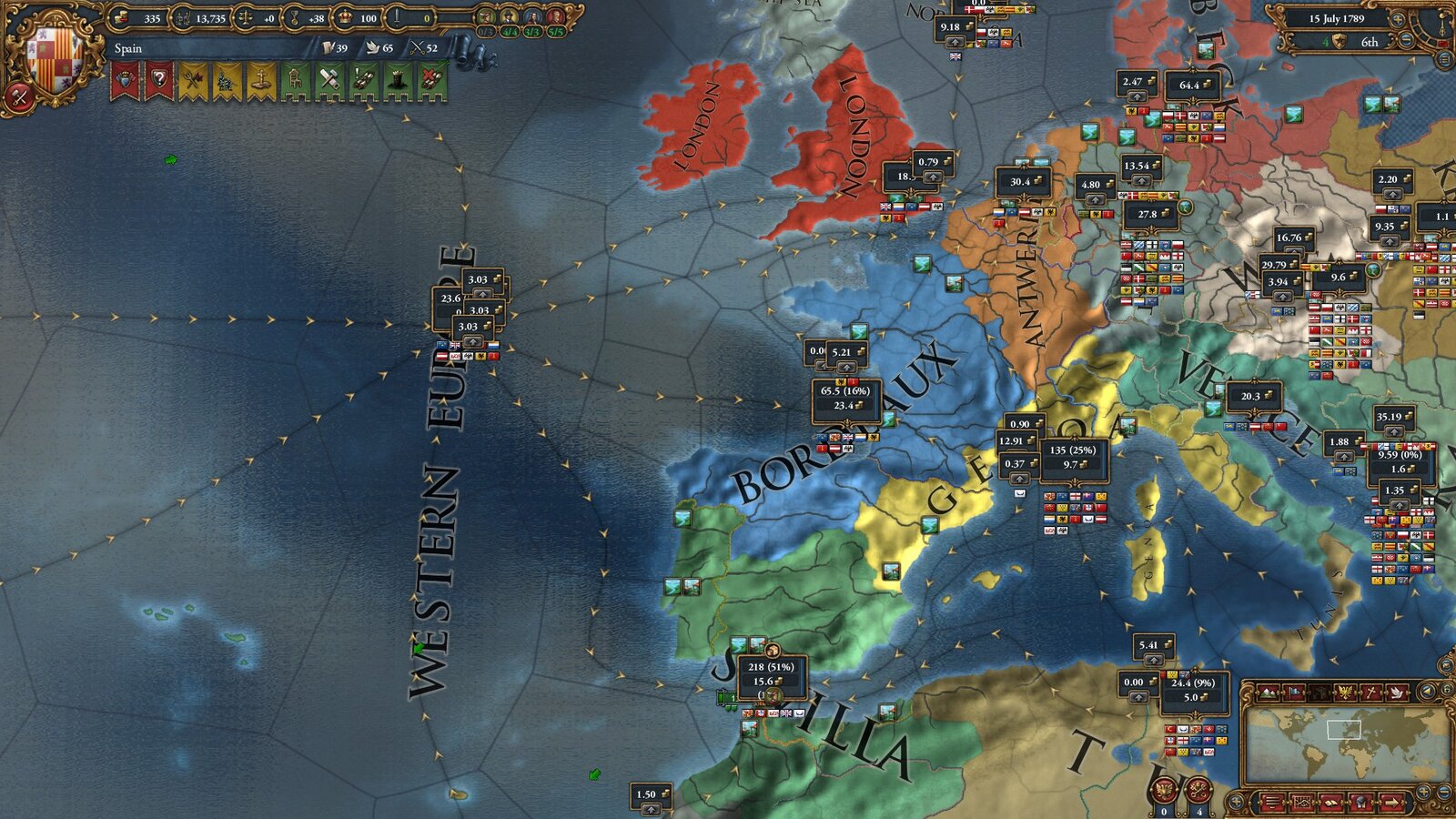Open the game menu with the hamburger icon
This screenshot has width=1456, height=819.
coord(1272,802)
